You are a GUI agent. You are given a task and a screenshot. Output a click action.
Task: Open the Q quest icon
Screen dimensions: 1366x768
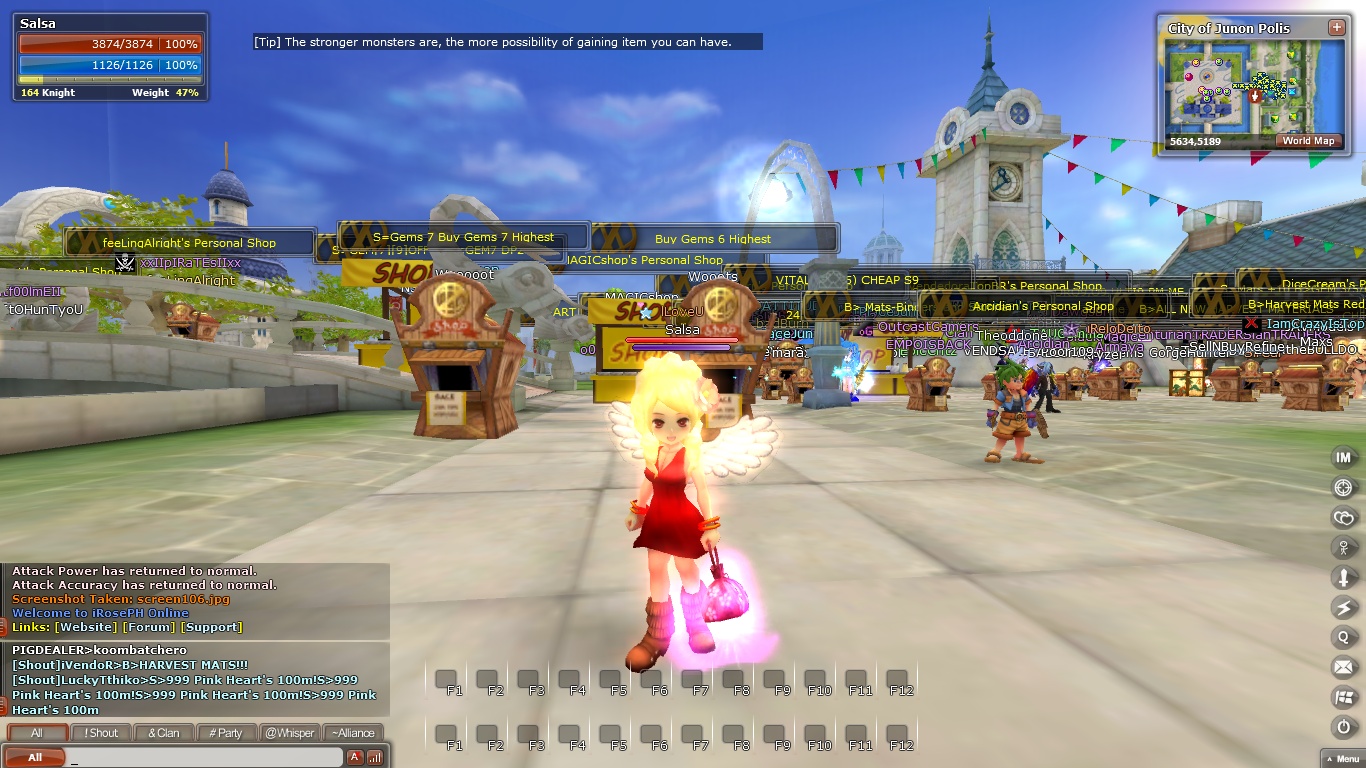(x=1343, y=637)
